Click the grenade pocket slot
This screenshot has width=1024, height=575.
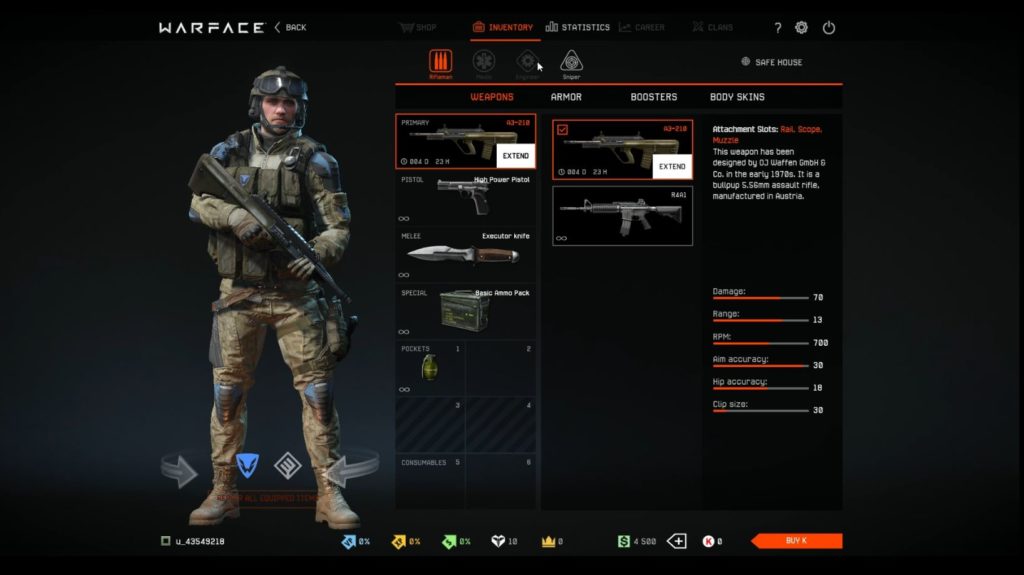point(430,368)
